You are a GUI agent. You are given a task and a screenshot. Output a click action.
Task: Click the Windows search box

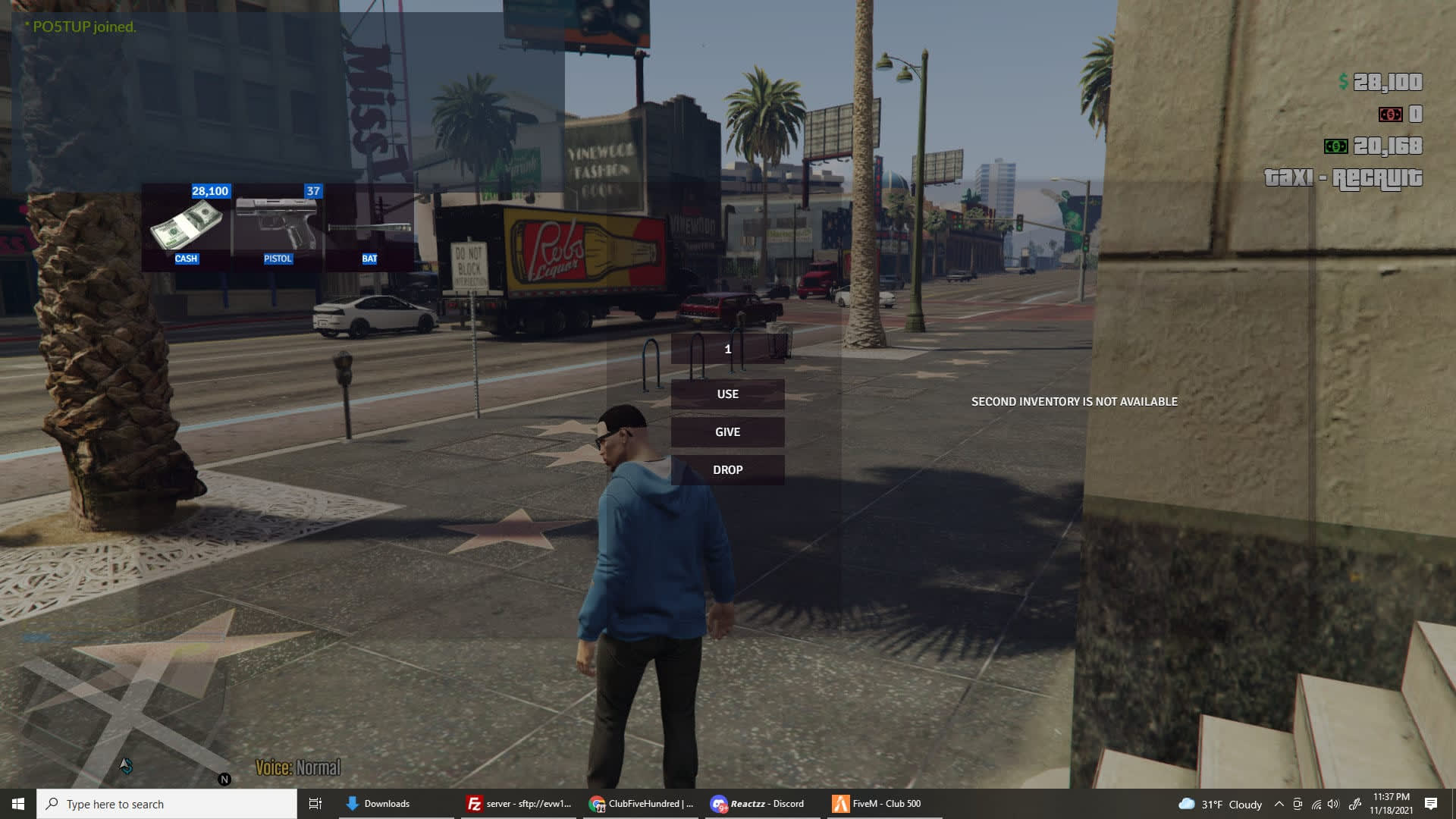pyautogui.click(x=167, y=804)
